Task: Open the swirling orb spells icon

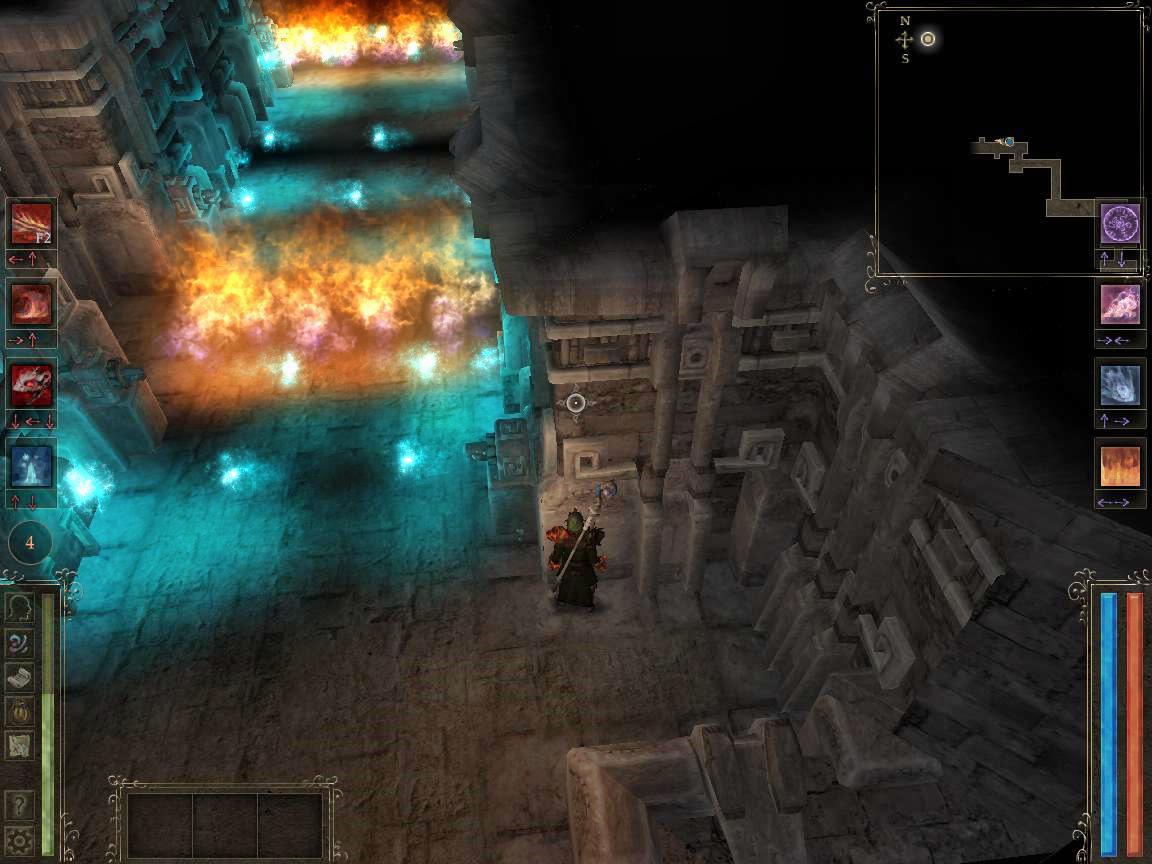Action: click(19, 642)
